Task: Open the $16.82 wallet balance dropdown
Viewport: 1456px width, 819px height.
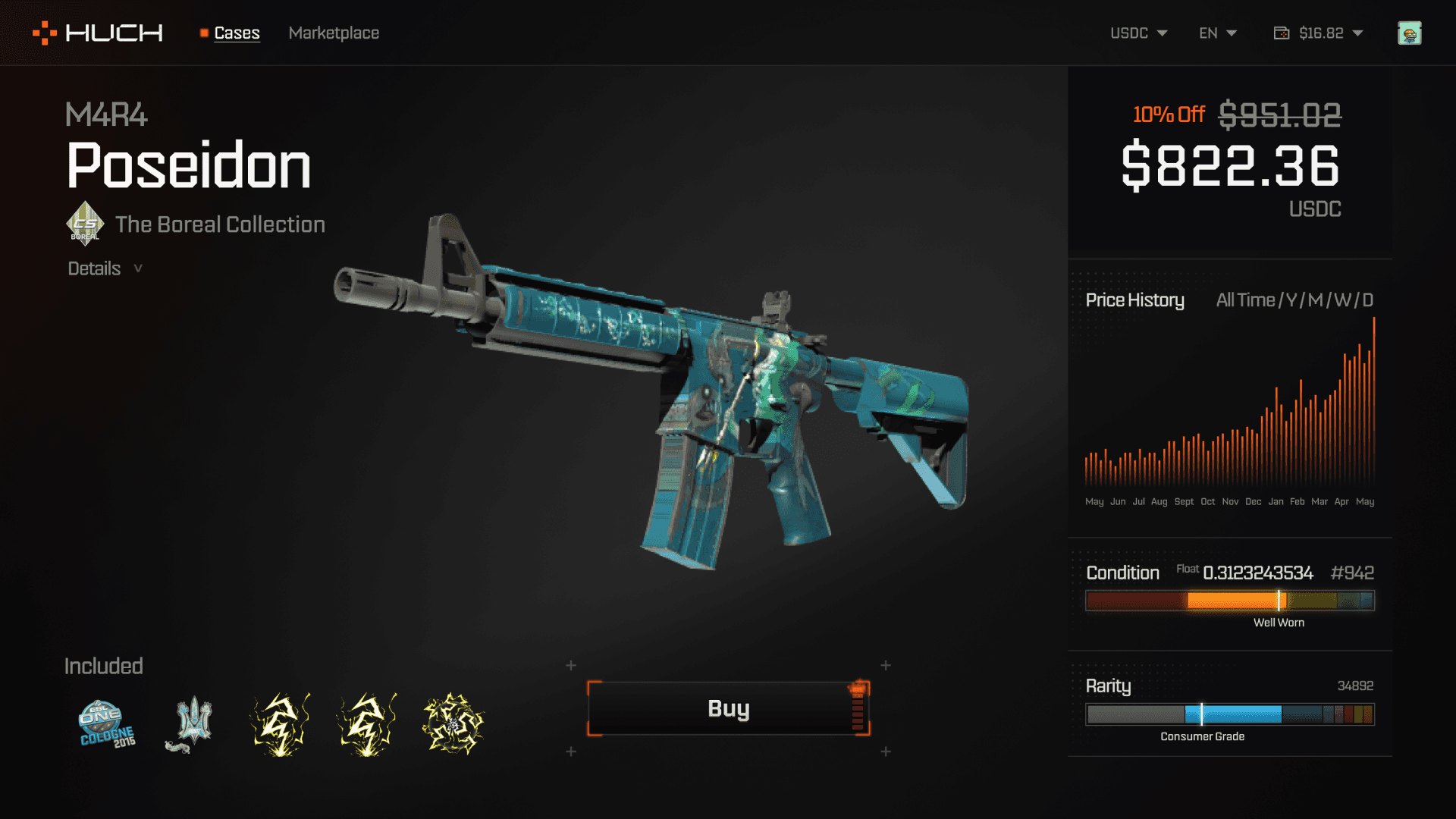Action: coord(1319,33)
